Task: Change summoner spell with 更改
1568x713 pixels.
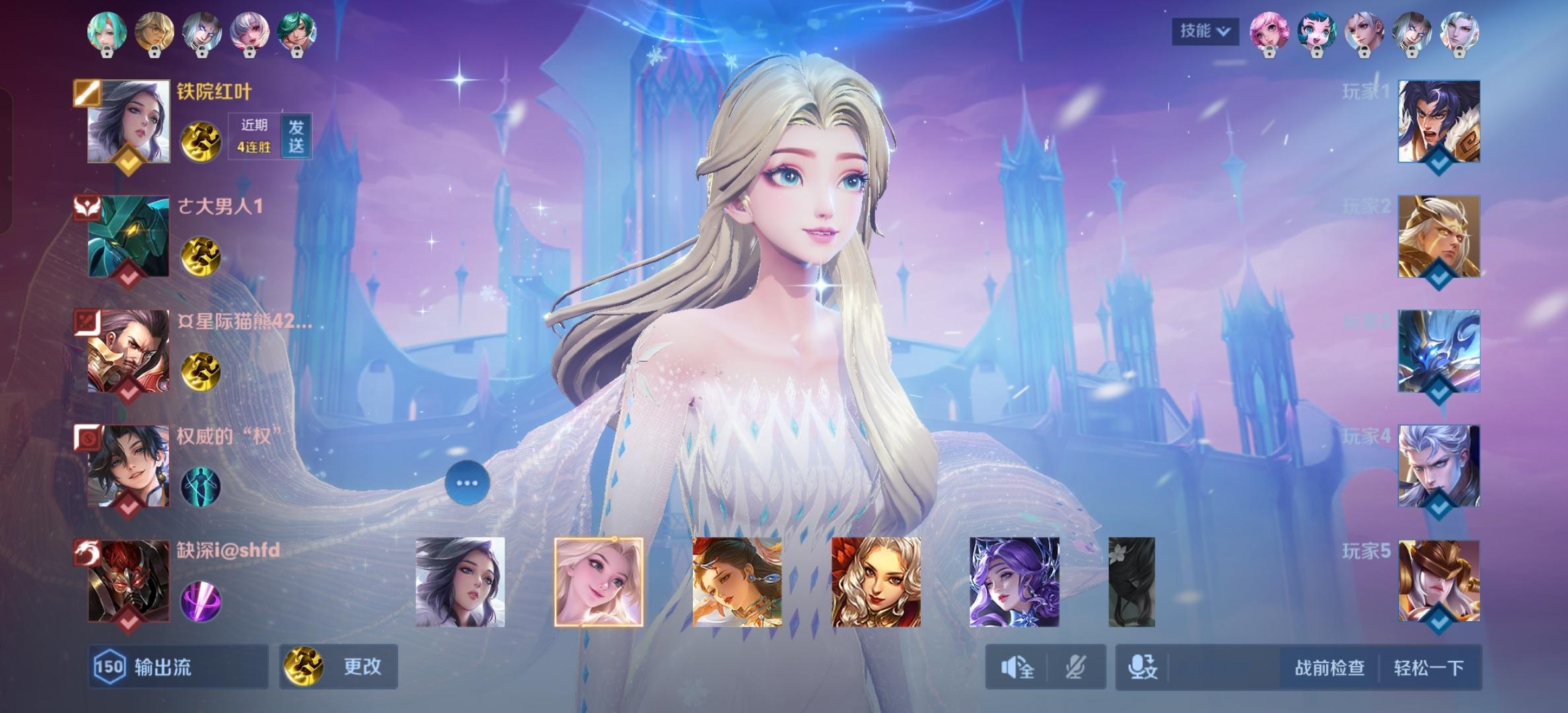Action: tap(338, 667)
